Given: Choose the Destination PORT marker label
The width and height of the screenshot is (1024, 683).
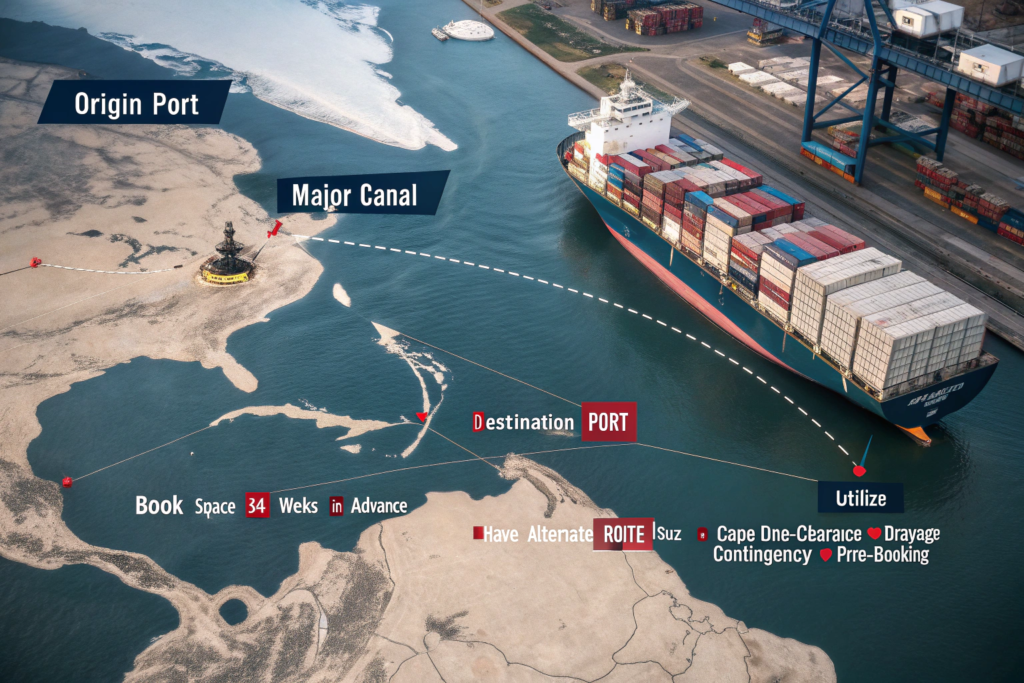Looking at the screenshot, I should click(553, 422).
